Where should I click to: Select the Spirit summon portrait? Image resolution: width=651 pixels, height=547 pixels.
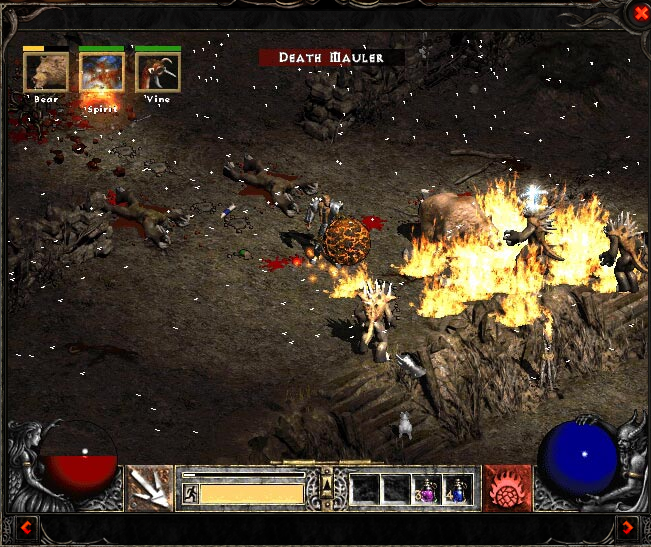click(102, 72)
